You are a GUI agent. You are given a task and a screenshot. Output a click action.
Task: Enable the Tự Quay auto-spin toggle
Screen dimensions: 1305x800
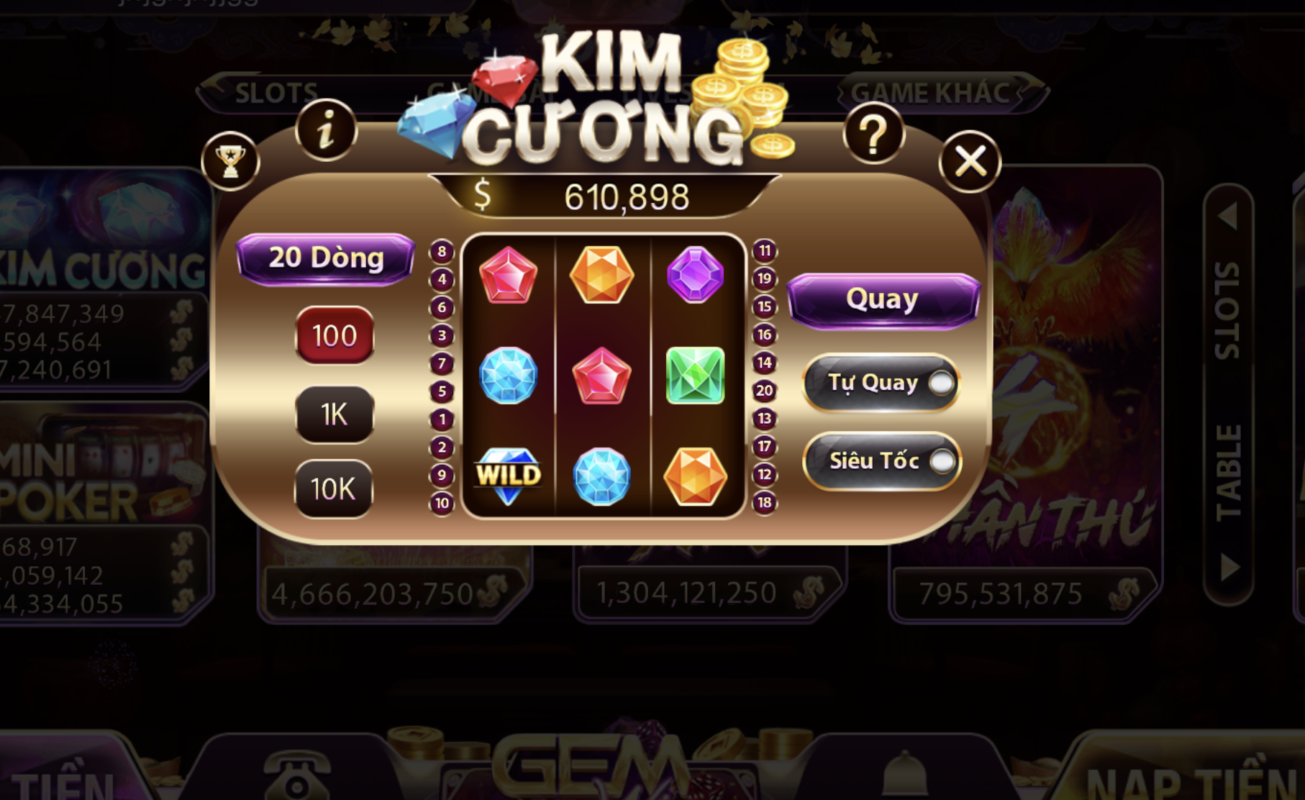pyautogui.click(x=881, y=383)
